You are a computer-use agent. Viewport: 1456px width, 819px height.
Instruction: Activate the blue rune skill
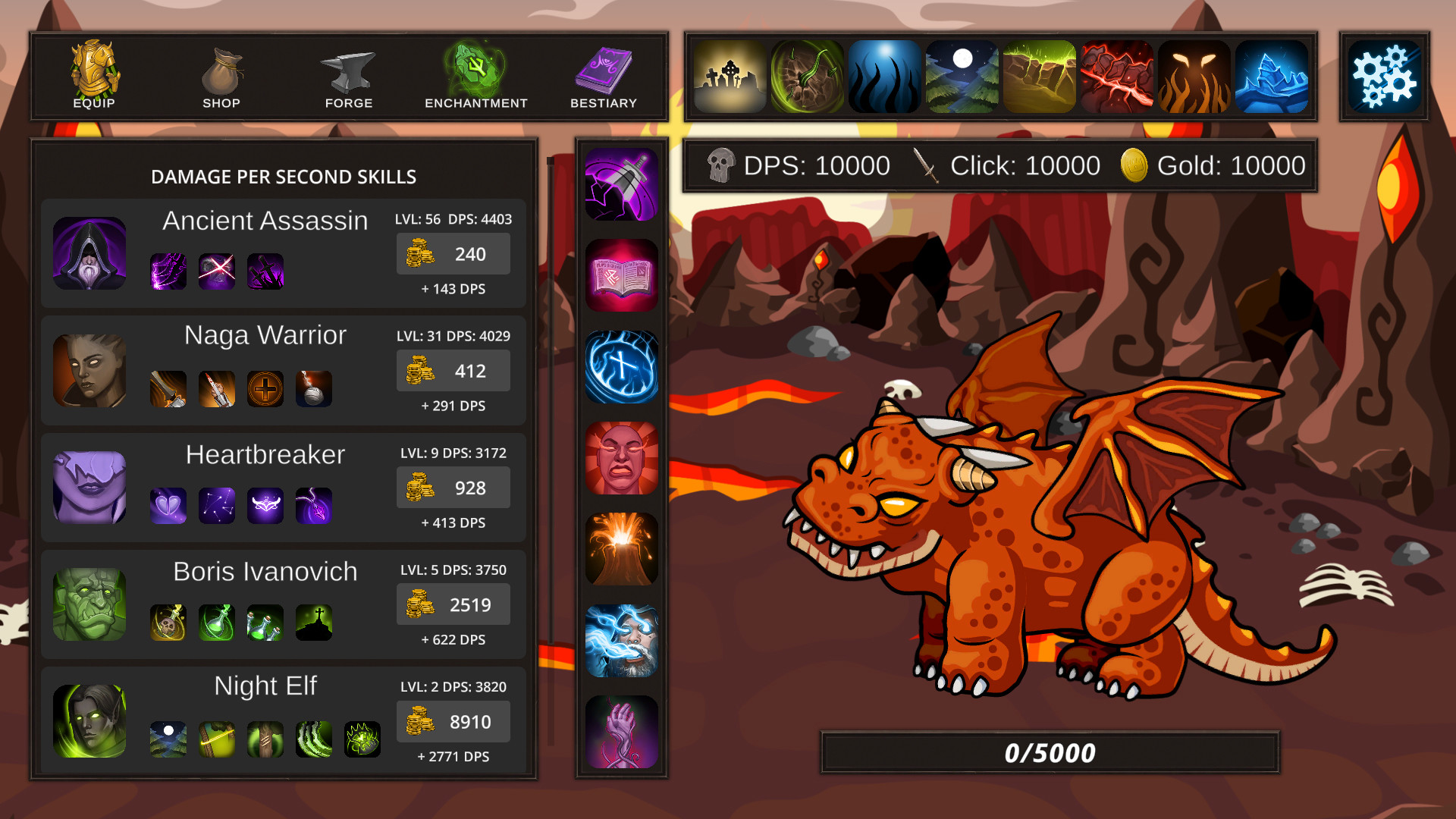(x=621, y=367)
